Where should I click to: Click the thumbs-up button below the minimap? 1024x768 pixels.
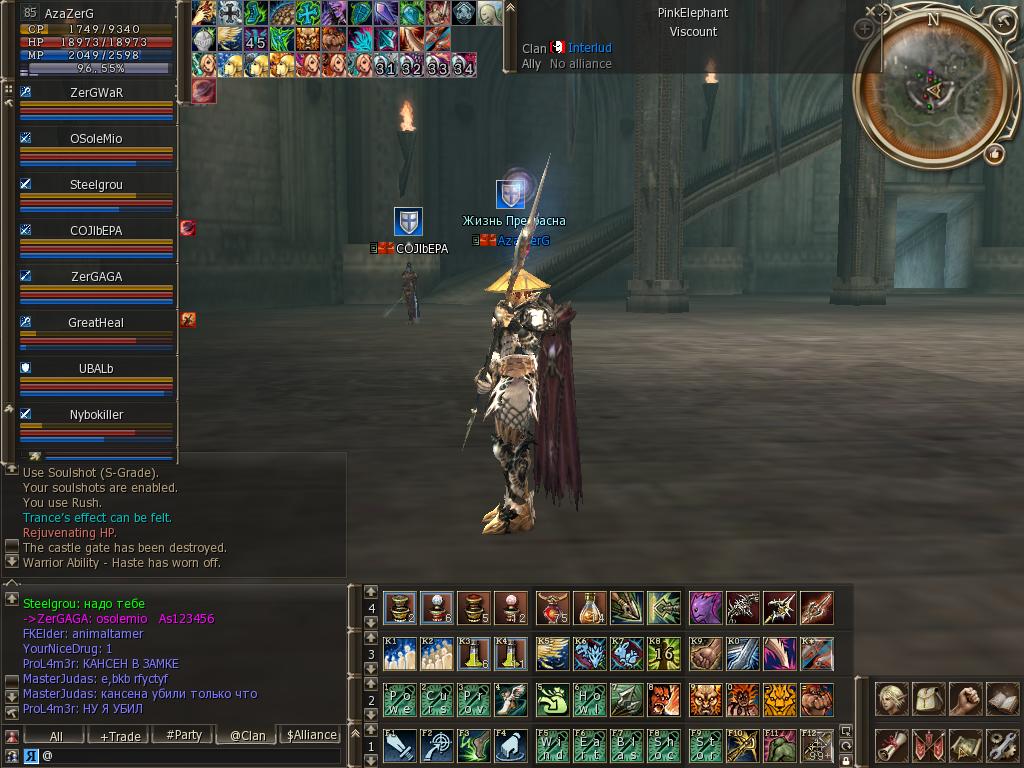click(994, 154)
